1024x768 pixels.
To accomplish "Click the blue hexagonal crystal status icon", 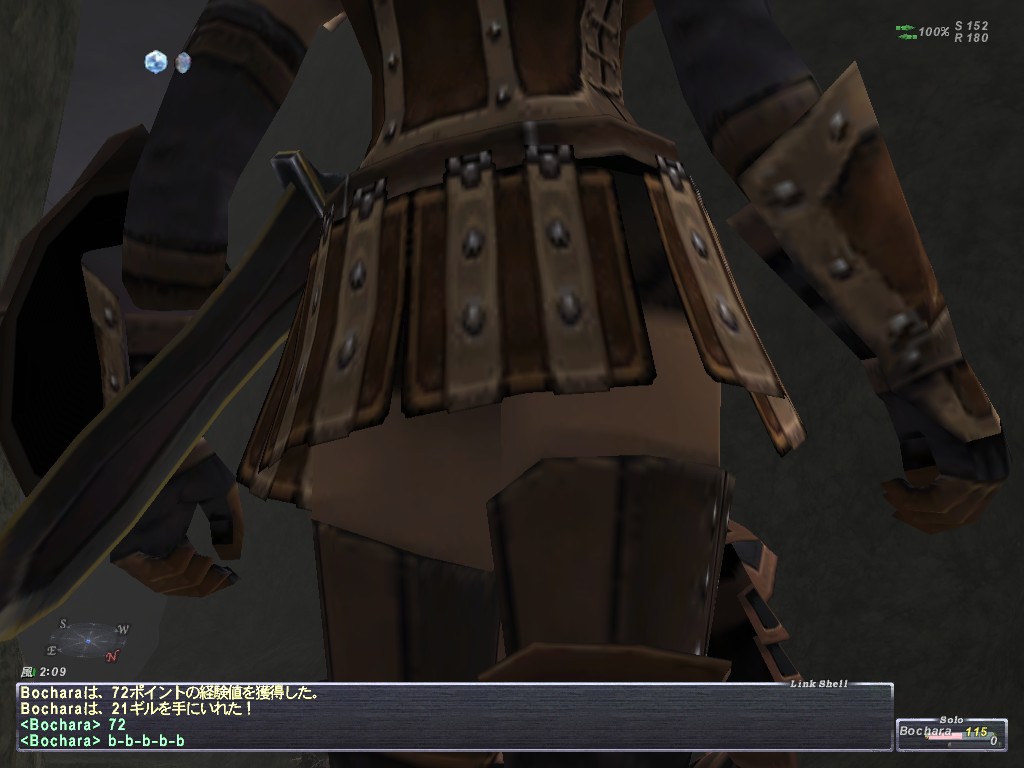I will 154,62.
